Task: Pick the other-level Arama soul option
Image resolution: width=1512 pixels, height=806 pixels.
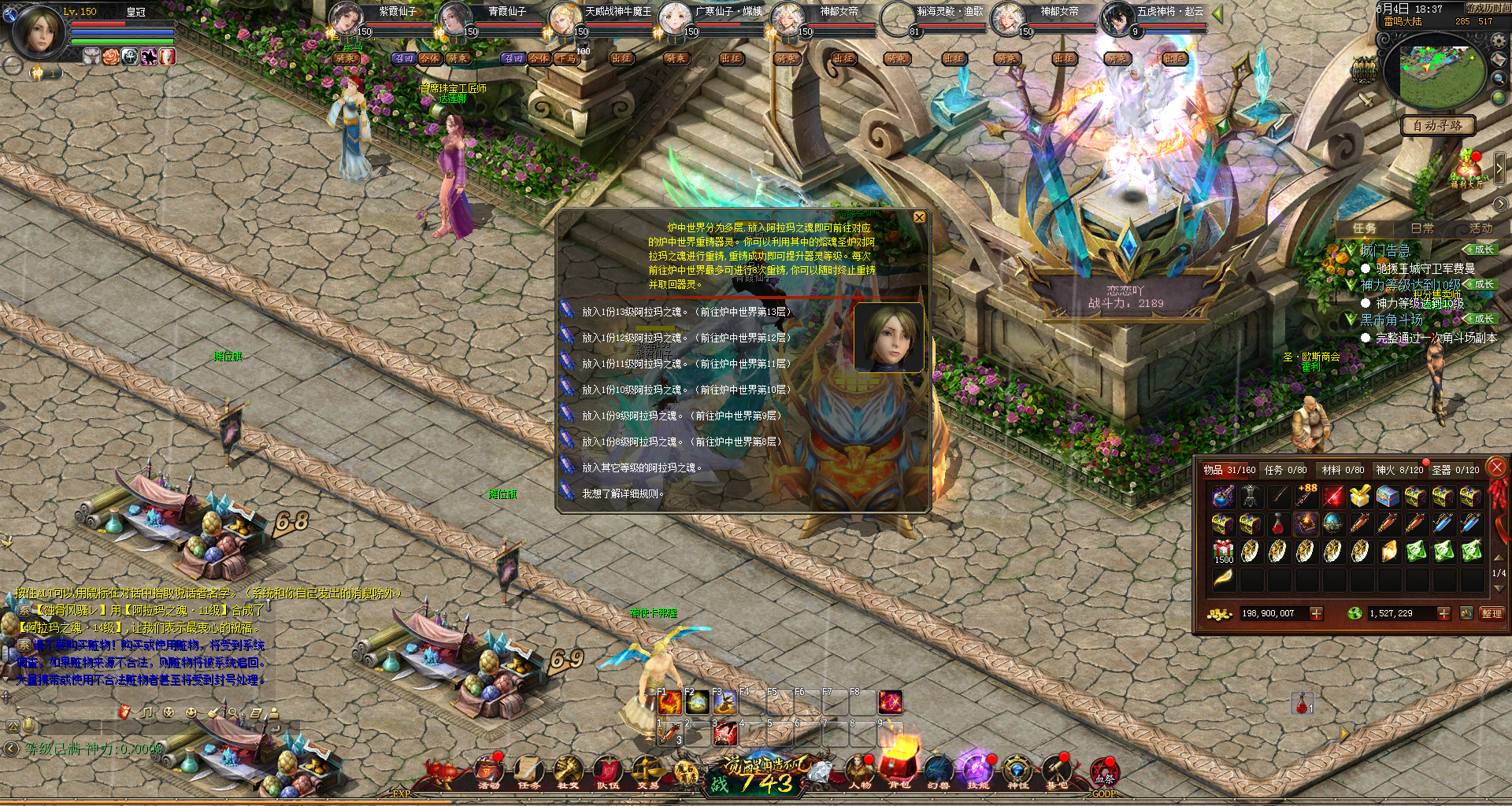Action: (641, 468)
